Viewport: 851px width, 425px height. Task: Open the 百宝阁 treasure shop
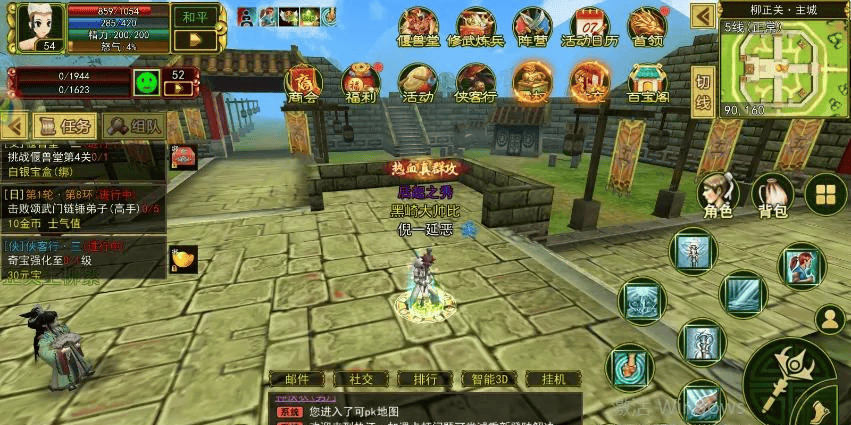point(647,82)
